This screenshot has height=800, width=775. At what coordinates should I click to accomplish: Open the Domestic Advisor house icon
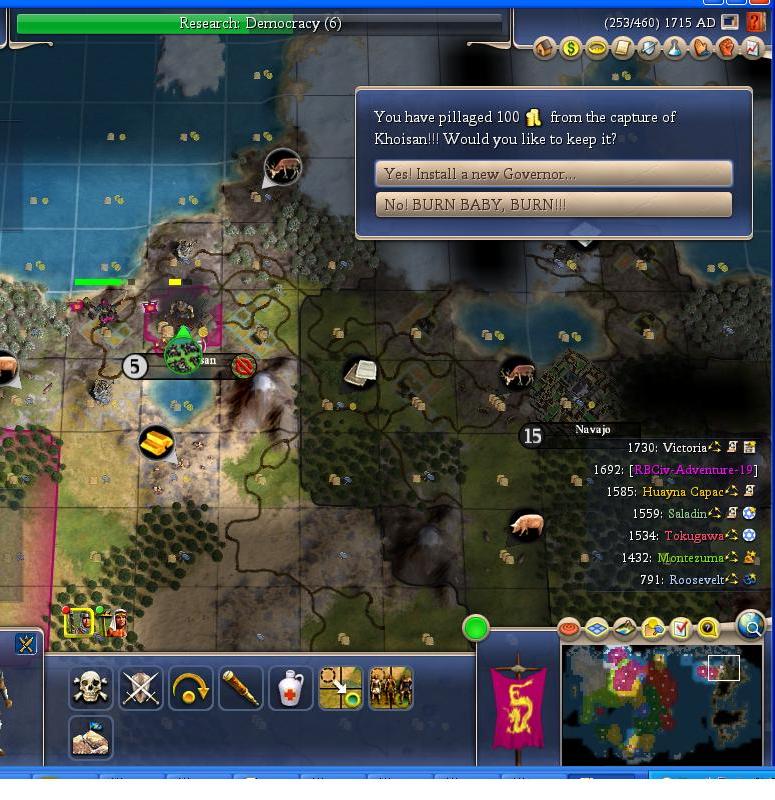[x=545, y=48]
